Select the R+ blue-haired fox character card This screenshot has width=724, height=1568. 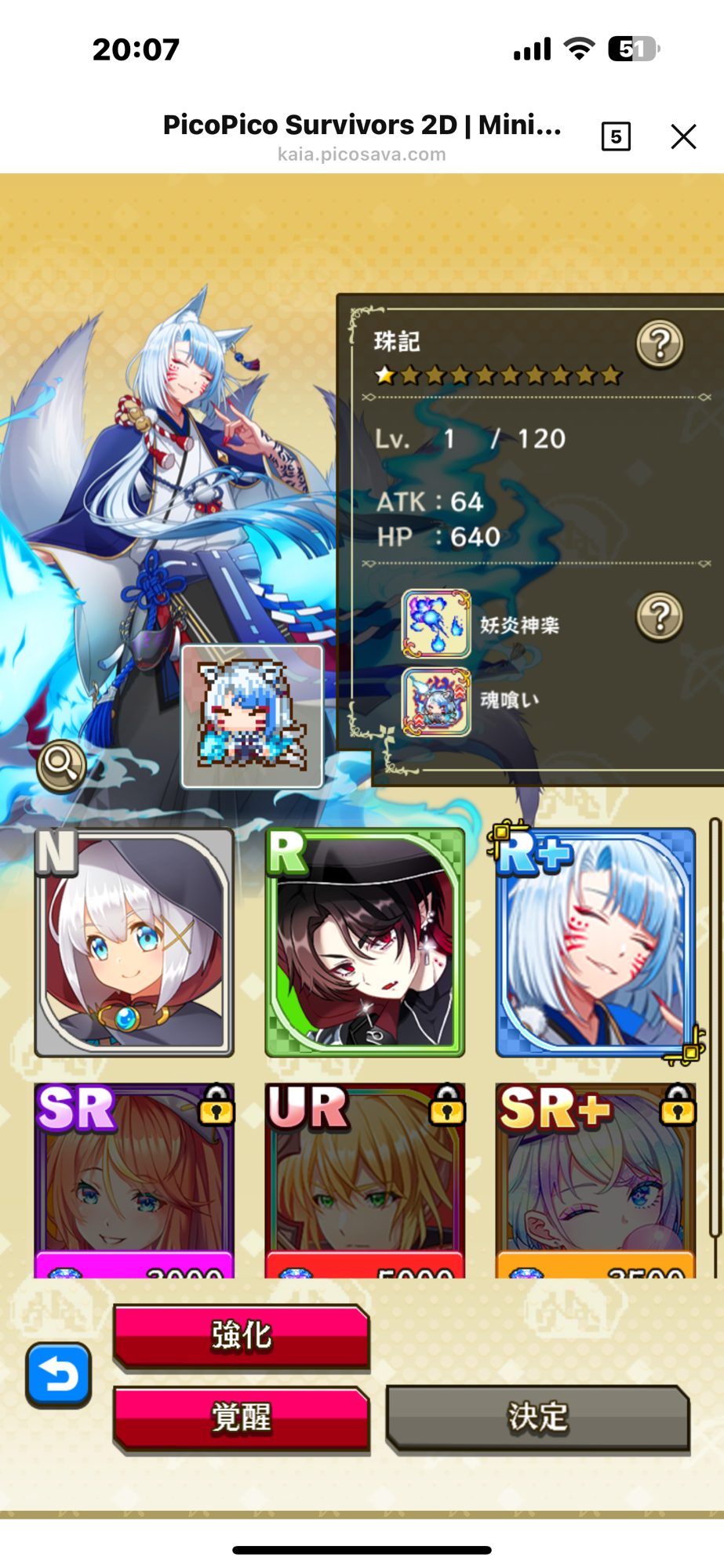pos(596,942)
